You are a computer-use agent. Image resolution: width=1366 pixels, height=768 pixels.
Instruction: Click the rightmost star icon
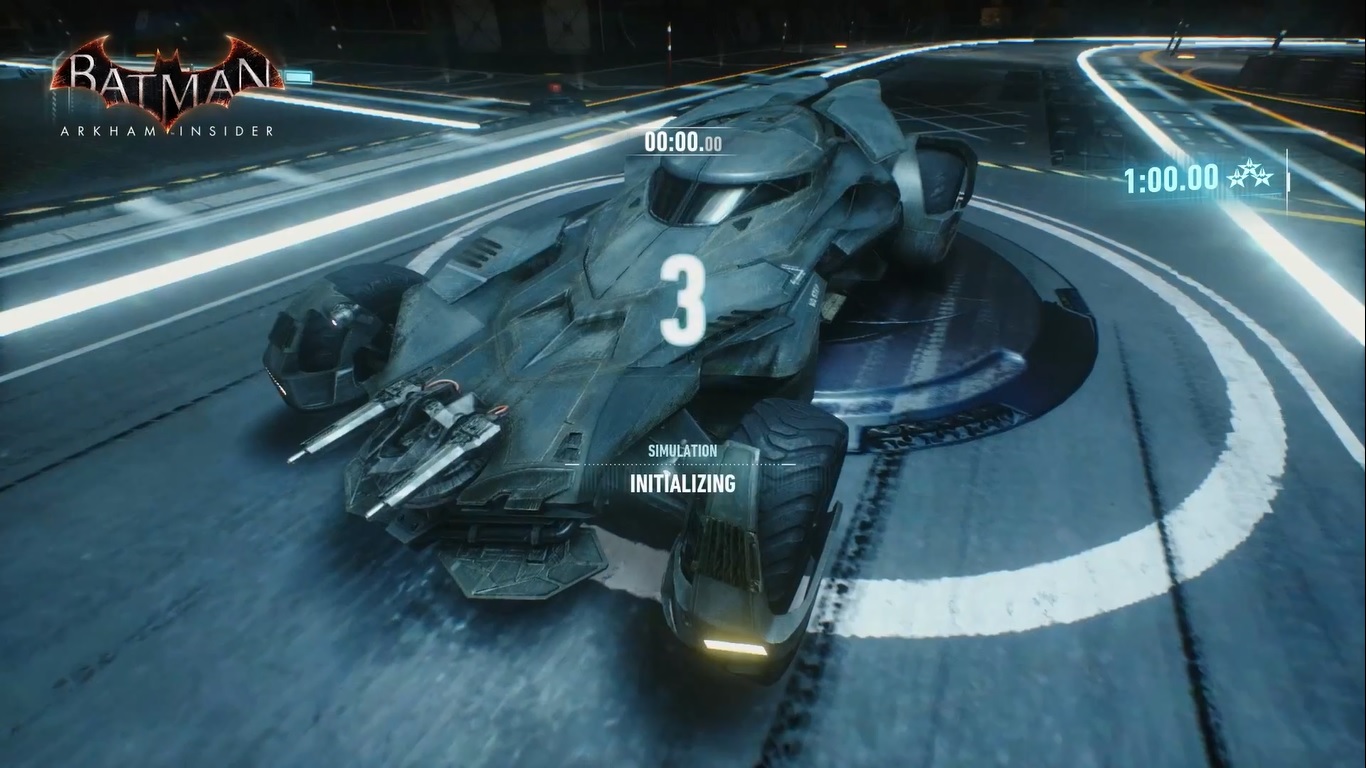coord(1263,179)
